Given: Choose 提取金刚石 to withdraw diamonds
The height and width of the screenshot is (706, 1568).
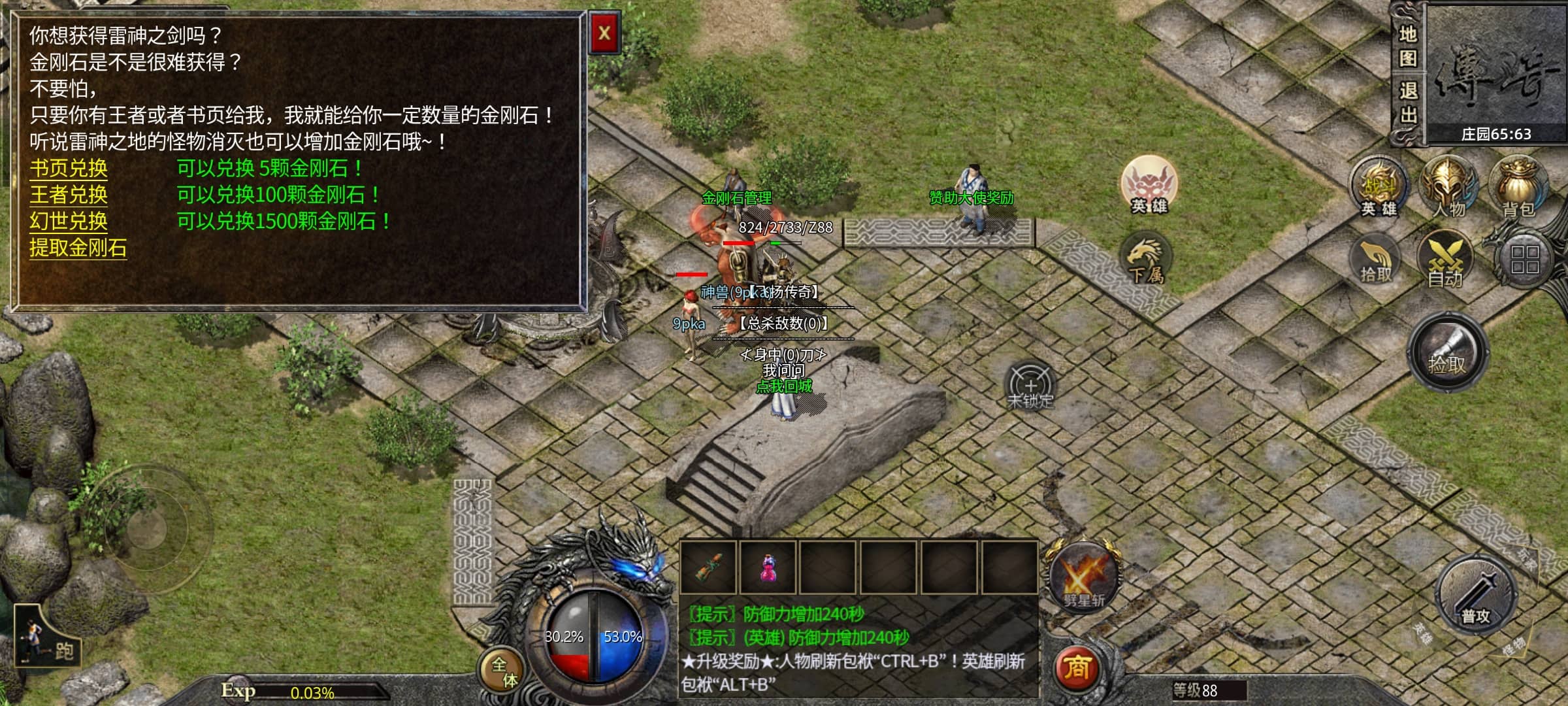Looking at the screenshot, I should pos(78,248).
